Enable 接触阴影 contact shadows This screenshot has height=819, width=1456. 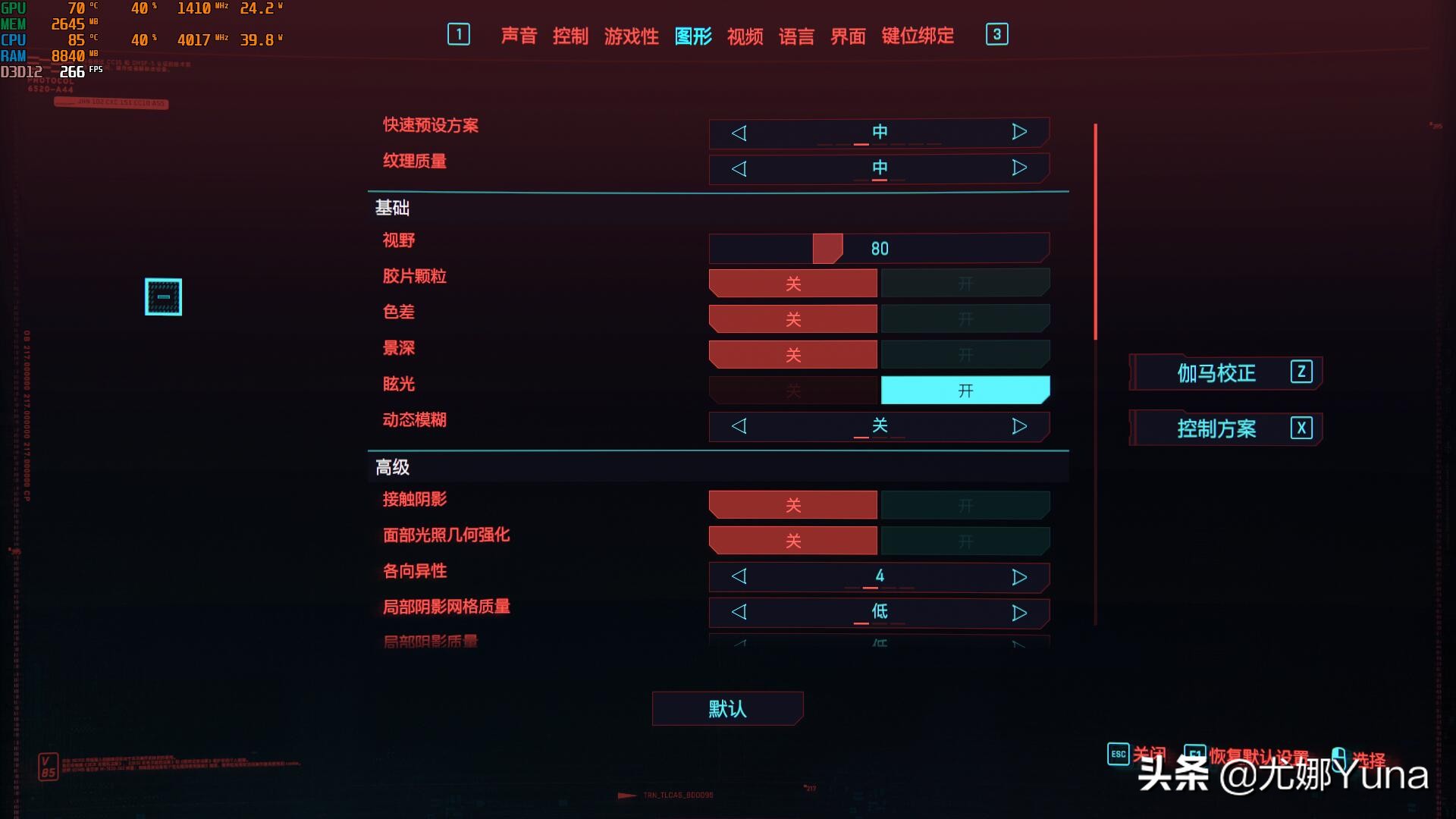pos(965,504)
